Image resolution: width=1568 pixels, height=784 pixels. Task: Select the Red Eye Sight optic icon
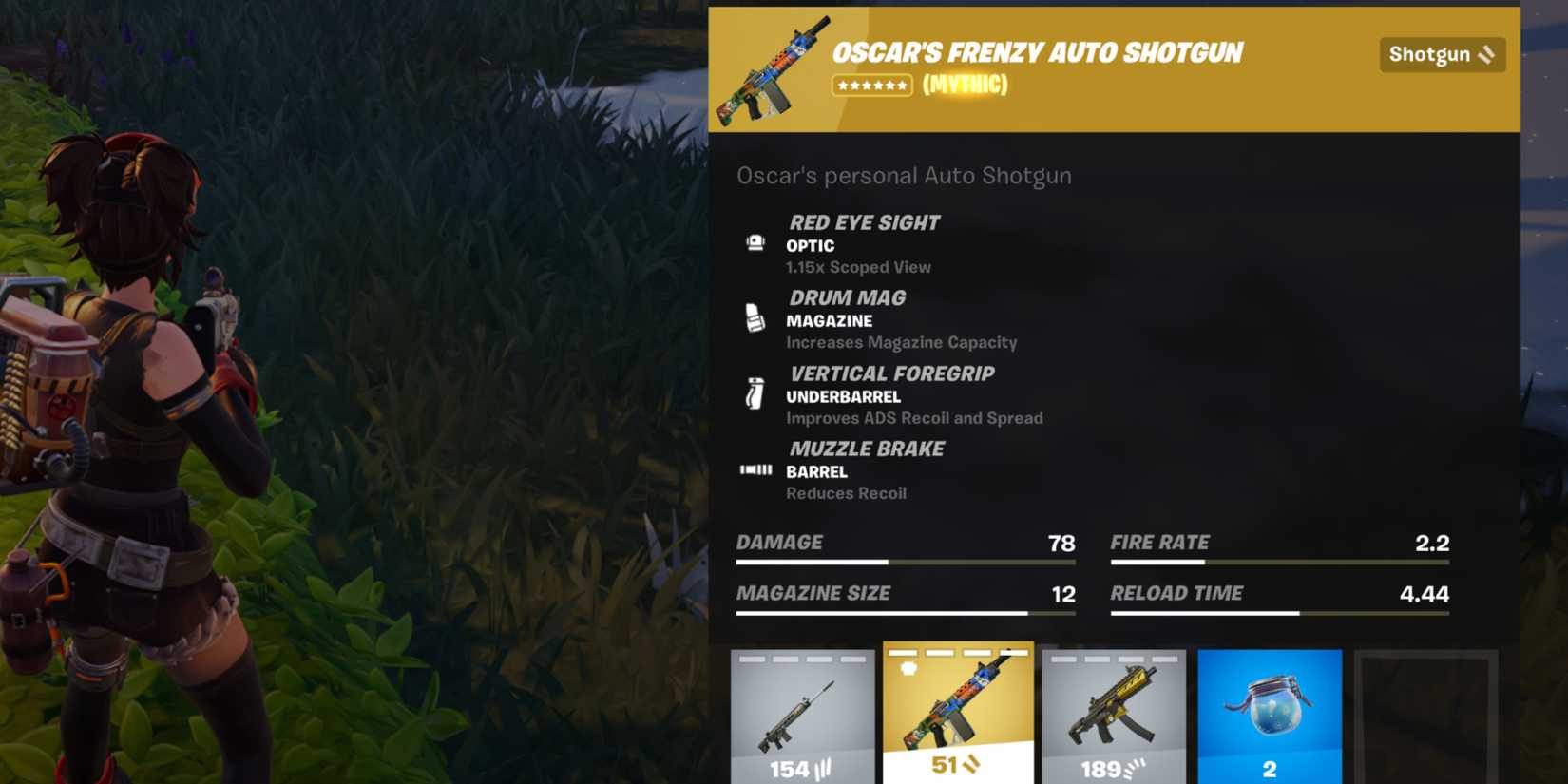click(x=755, y=244)
